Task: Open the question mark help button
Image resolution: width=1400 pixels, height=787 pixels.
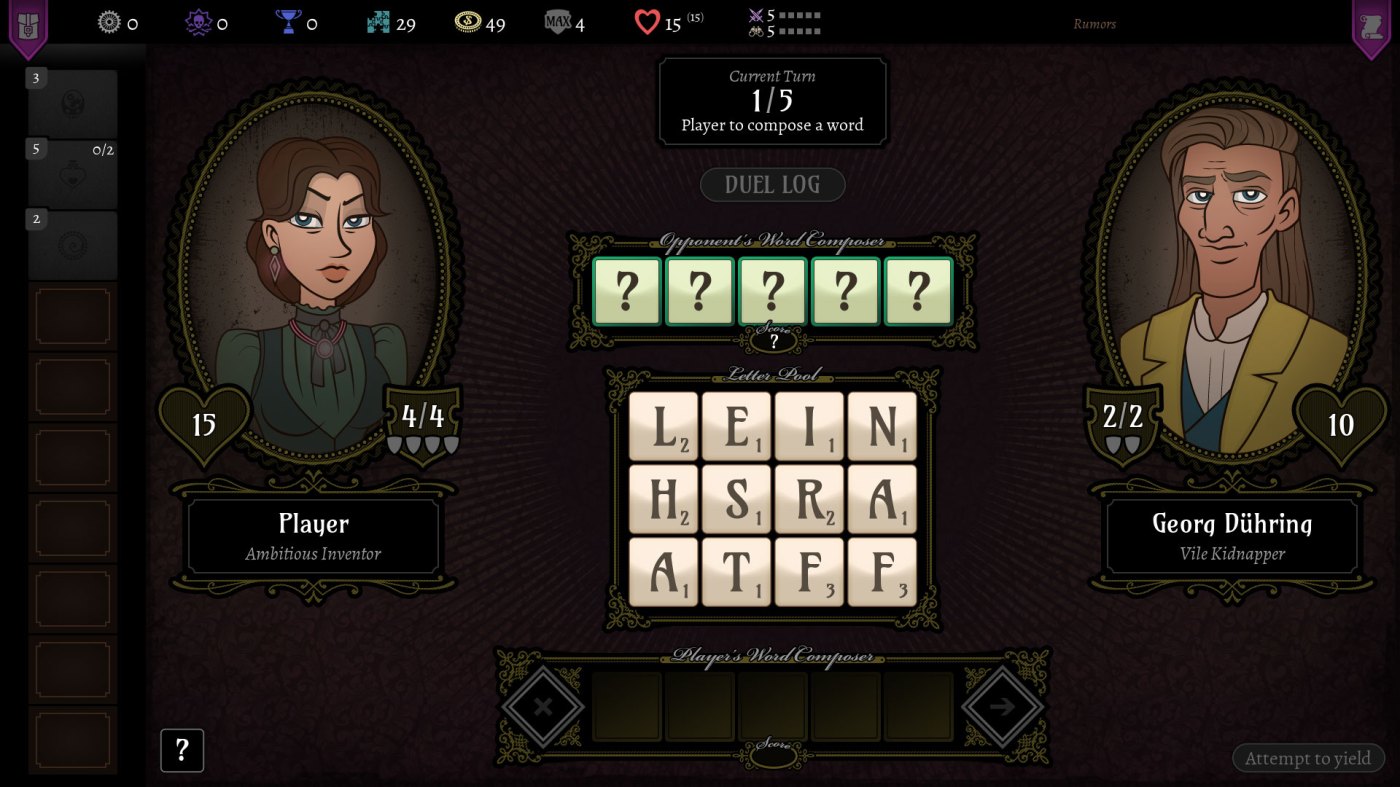Action: pyautogui.click(x=182, y=750)
